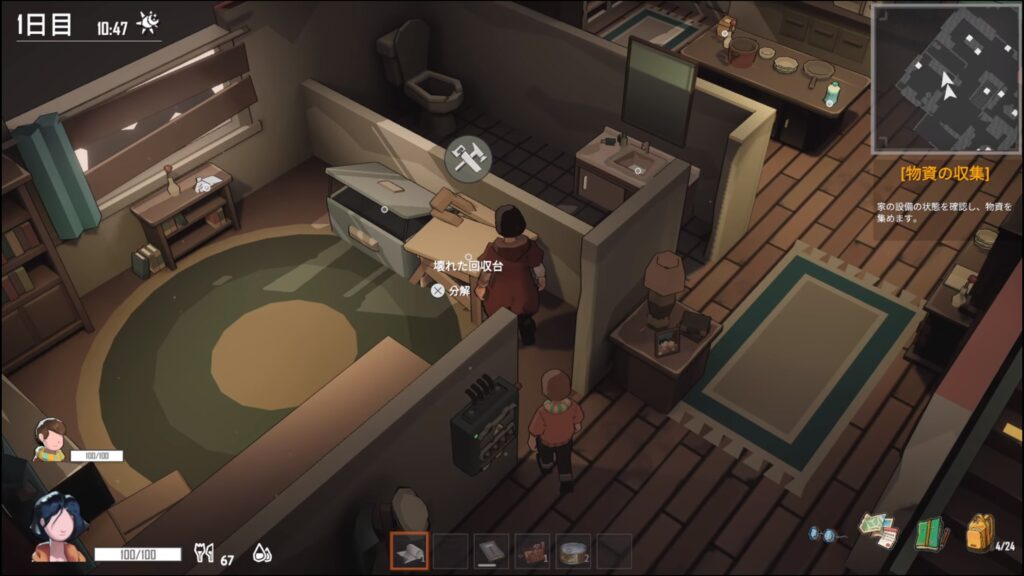Viewport: 1024px width, 576px height.
Task: Select the dark-haired mother portrait
Action: pyautogui.click(x=55, y=525)
